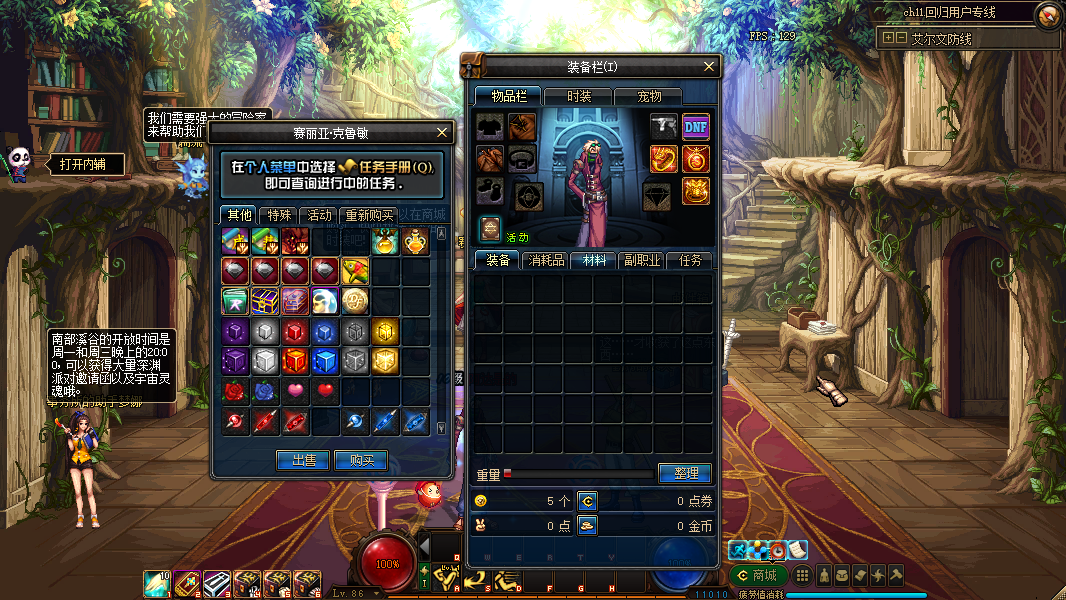Click the 购买 buy button
This screenshot has height=600, width=1066.
pos(361,460)
